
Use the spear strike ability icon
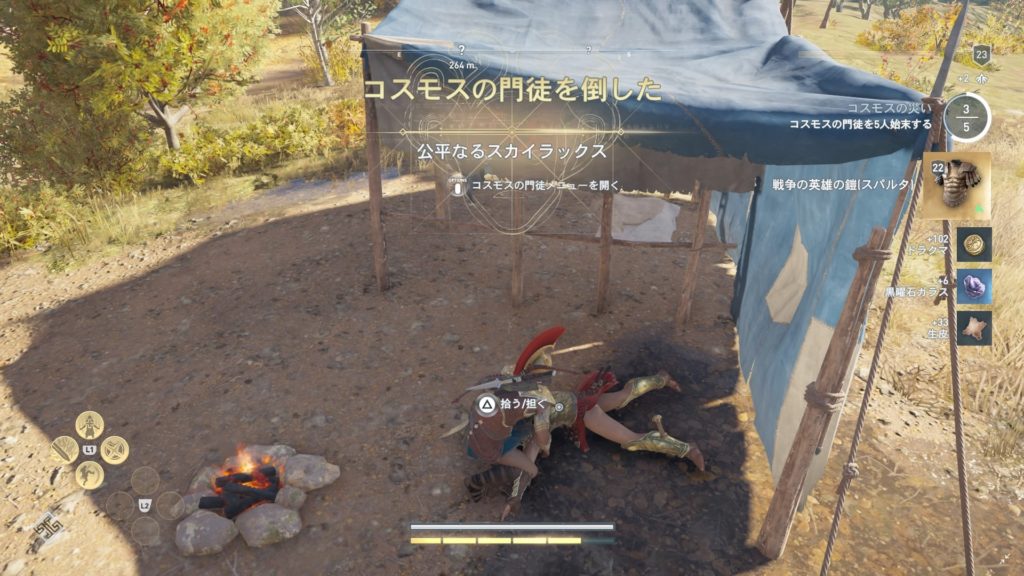65,450
